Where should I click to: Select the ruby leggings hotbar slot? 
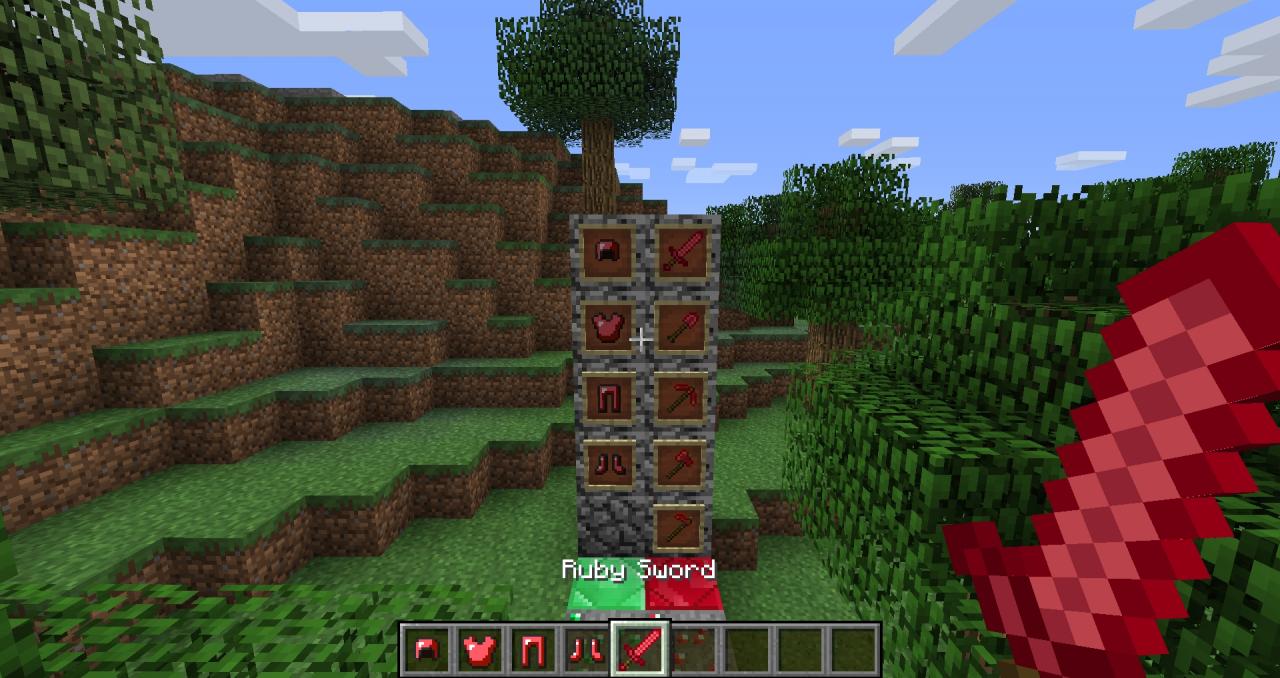coord(531,650)
